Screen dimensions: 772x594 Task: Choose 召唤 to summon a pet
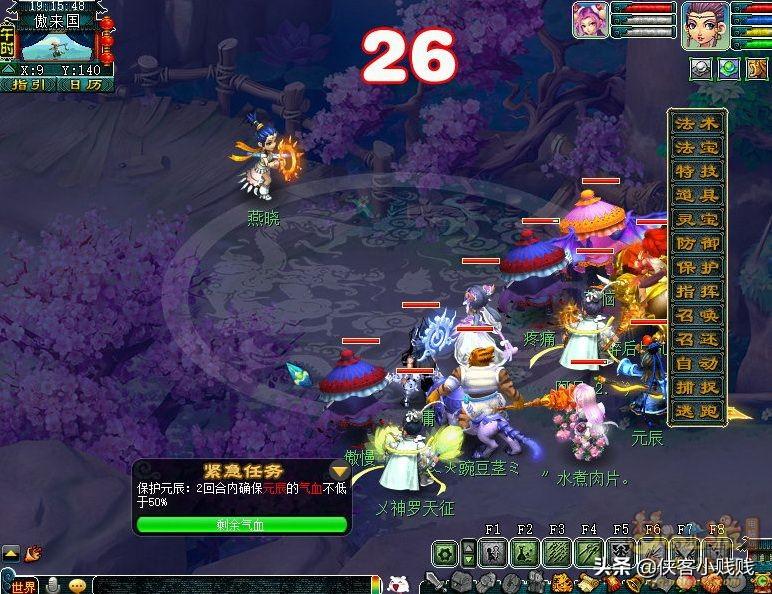(696, 315)
